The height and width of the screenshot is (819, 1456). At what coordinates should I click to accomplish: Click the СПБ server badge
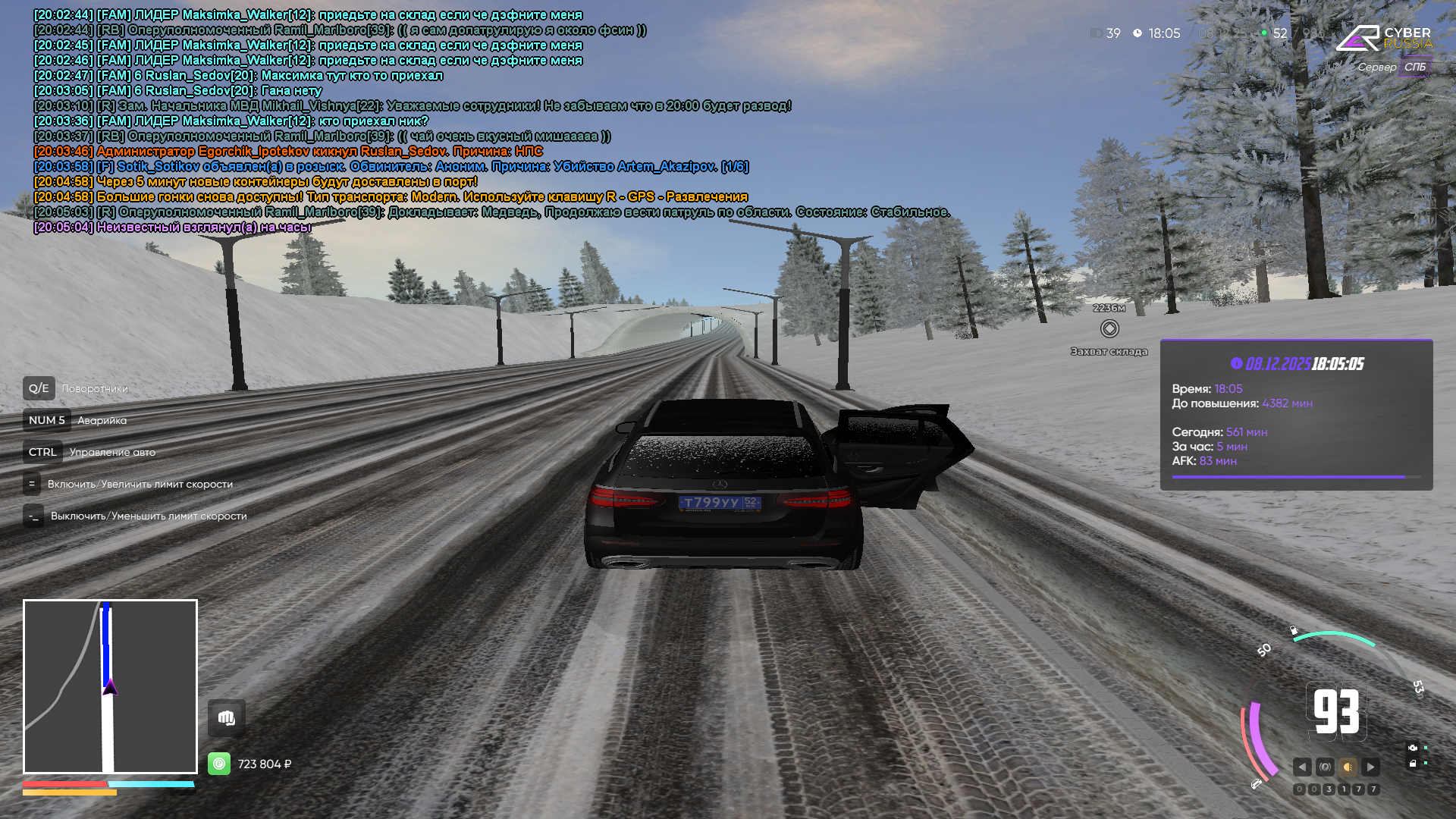(1414, 67)
